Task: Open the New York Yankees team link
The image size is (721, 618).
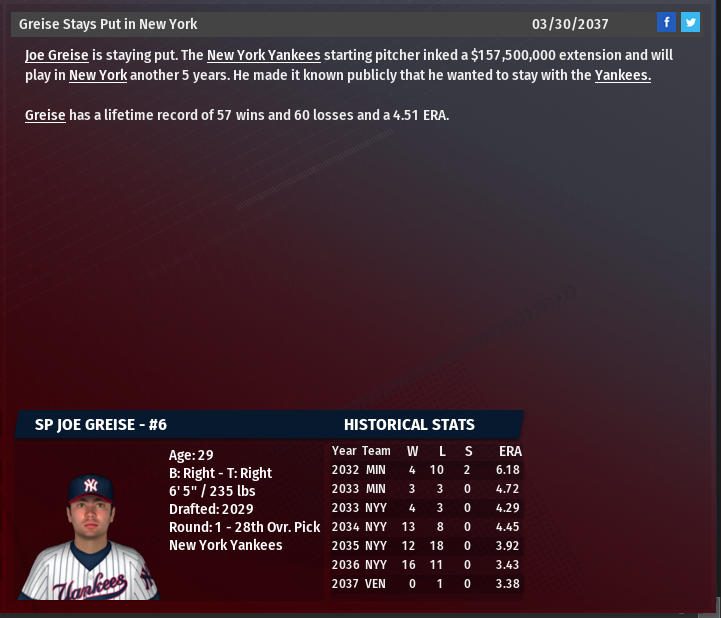Action: [263, 55]
